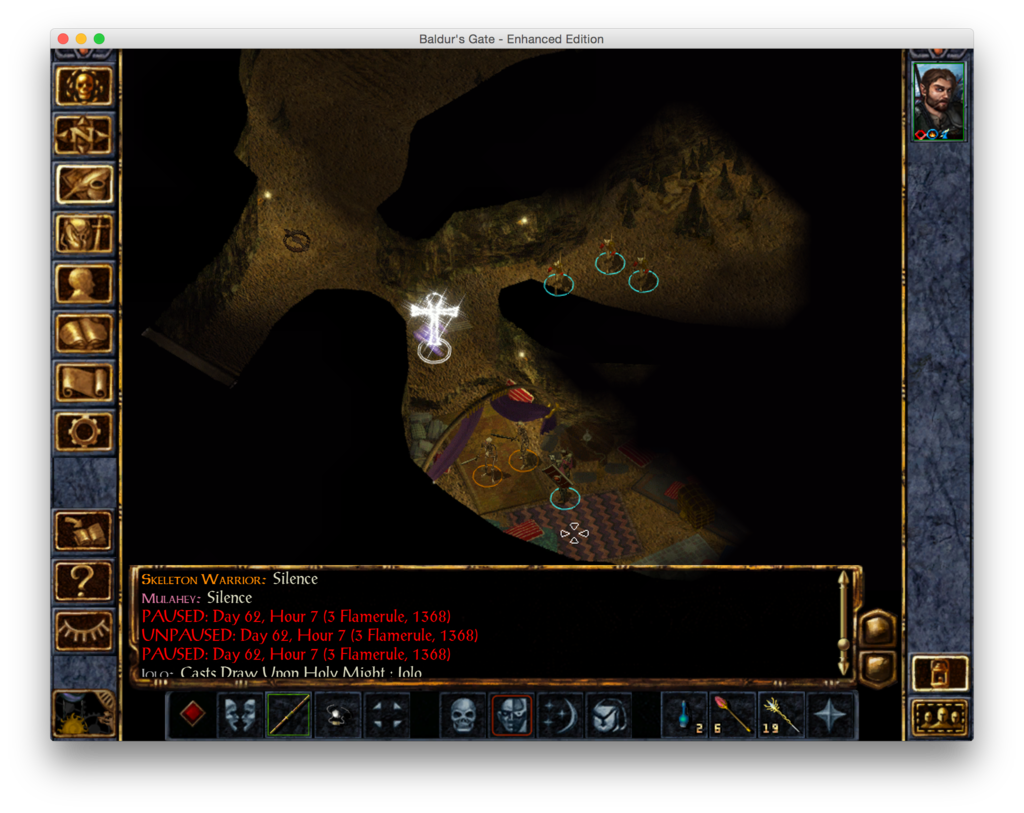
Task: Select all party members button
Action: point(940,717)
